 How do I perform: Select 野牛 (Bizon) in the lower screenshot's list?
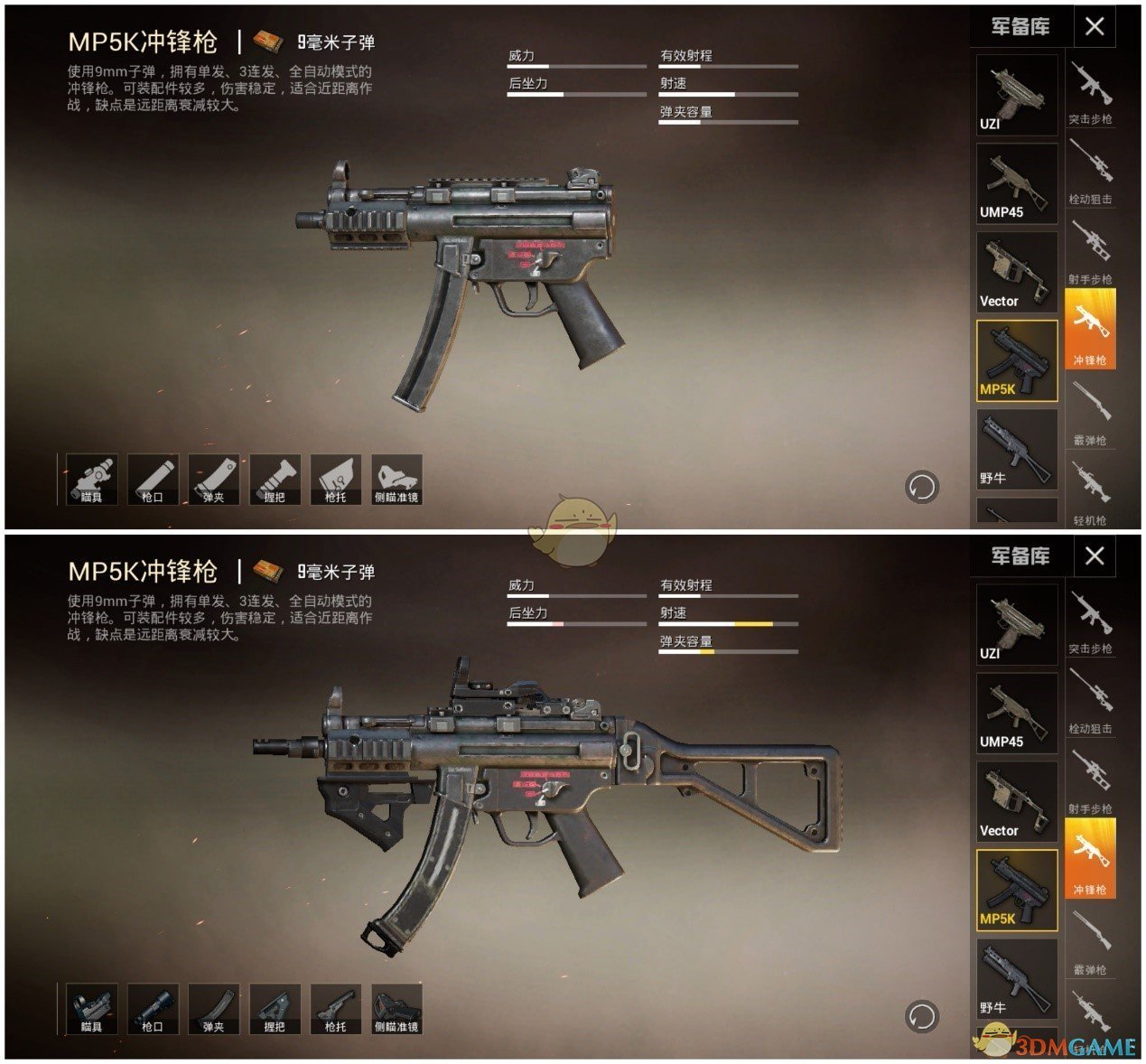point(1016,979)
